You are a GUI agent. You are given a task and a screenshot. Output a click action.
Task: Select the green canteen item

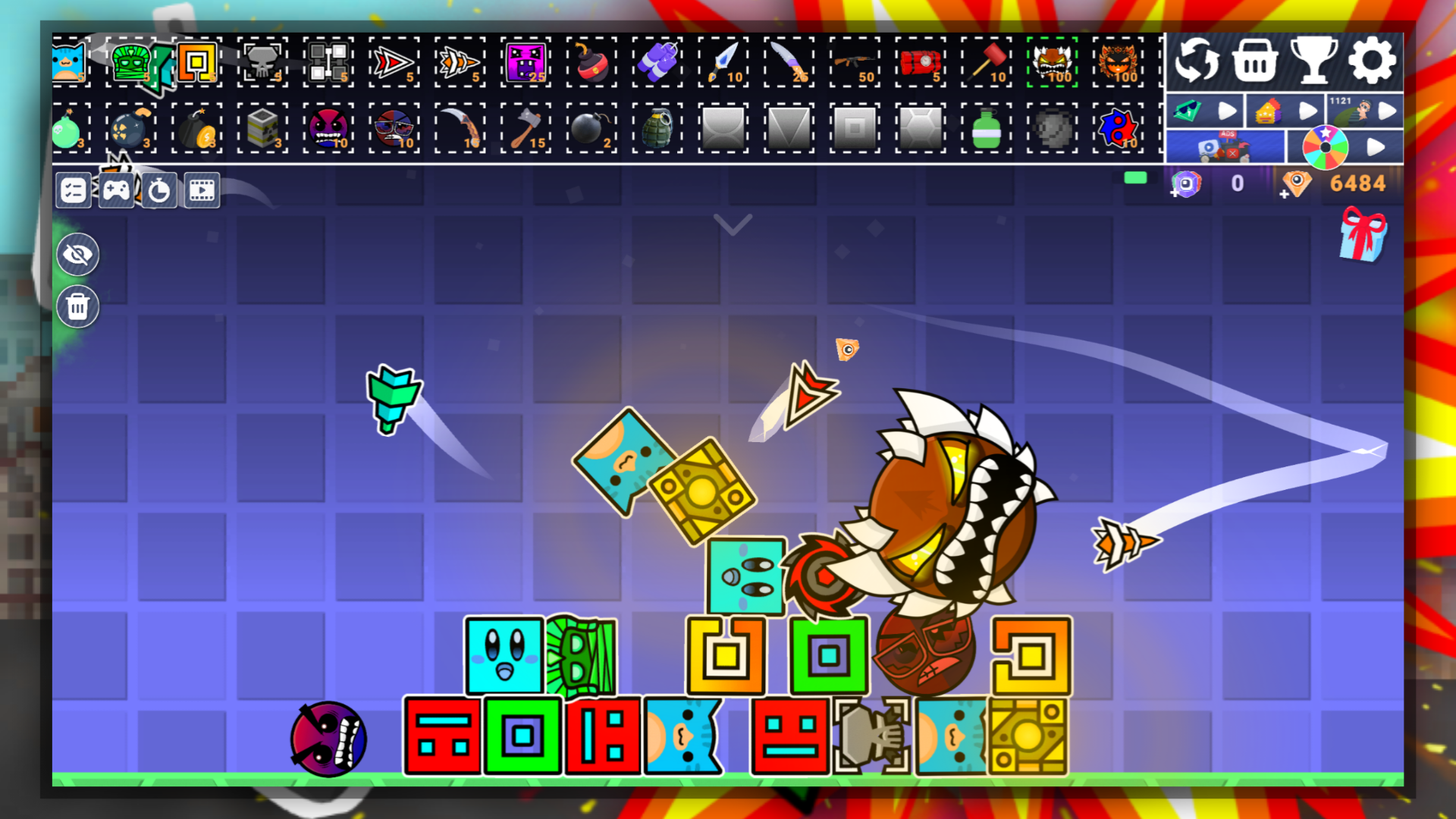986,129
